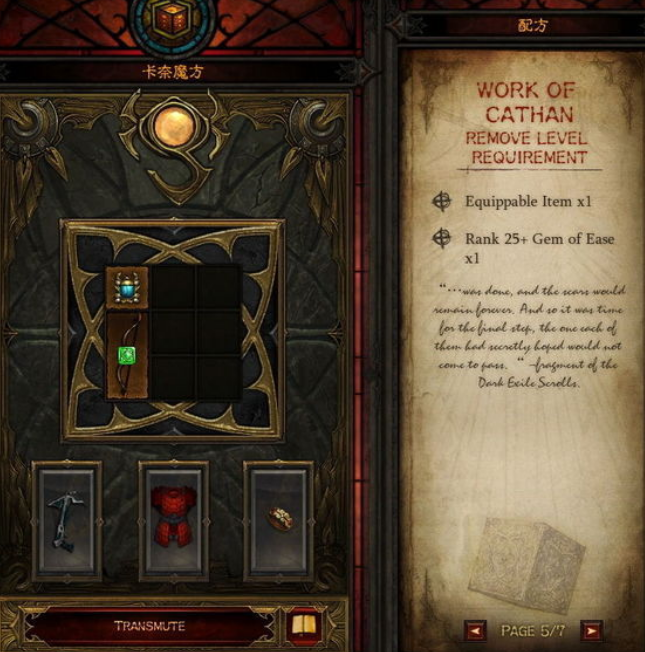645x652 pixels.
Task: Choose the crossbow weapon slot
Action: coord(66,520)
